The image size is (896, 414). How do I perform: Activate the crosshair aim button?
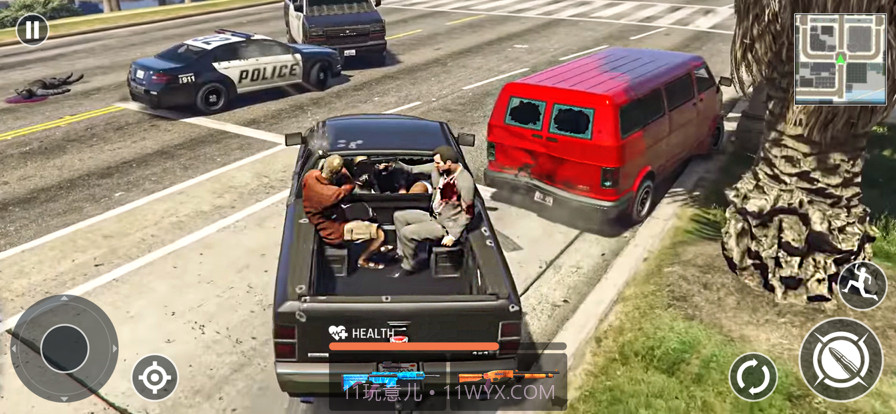tap(155, 378)
